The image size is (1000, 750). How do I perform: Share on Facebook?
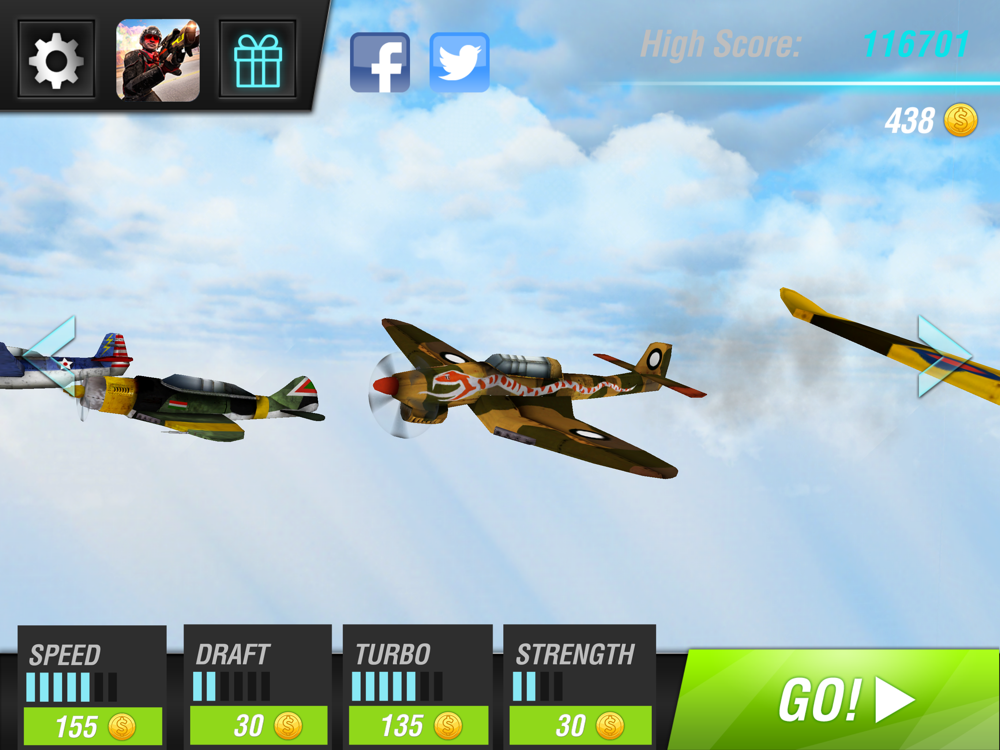(x=380, y=63)
